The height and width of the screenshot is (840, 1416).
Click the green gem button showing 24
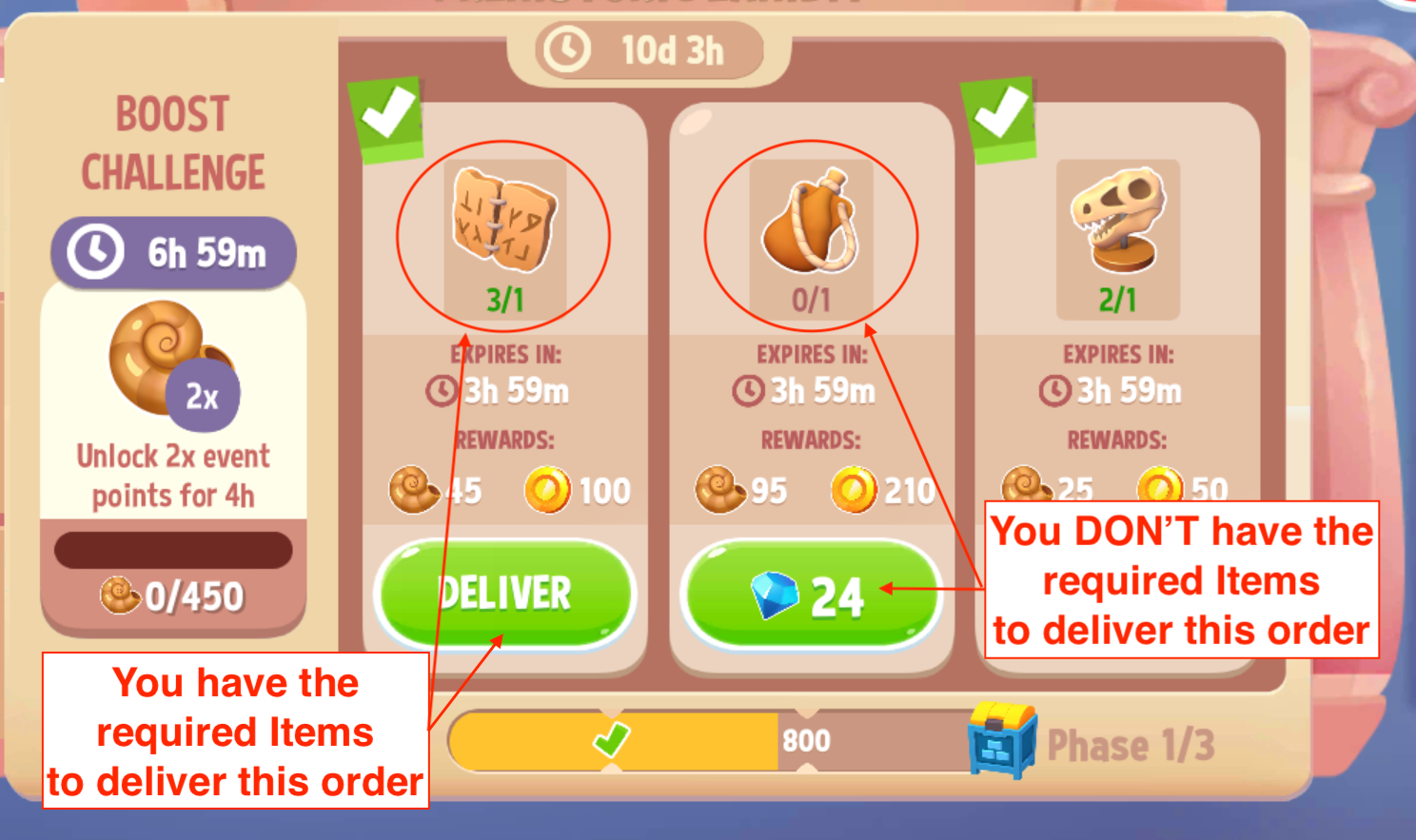tap(811, 593)
